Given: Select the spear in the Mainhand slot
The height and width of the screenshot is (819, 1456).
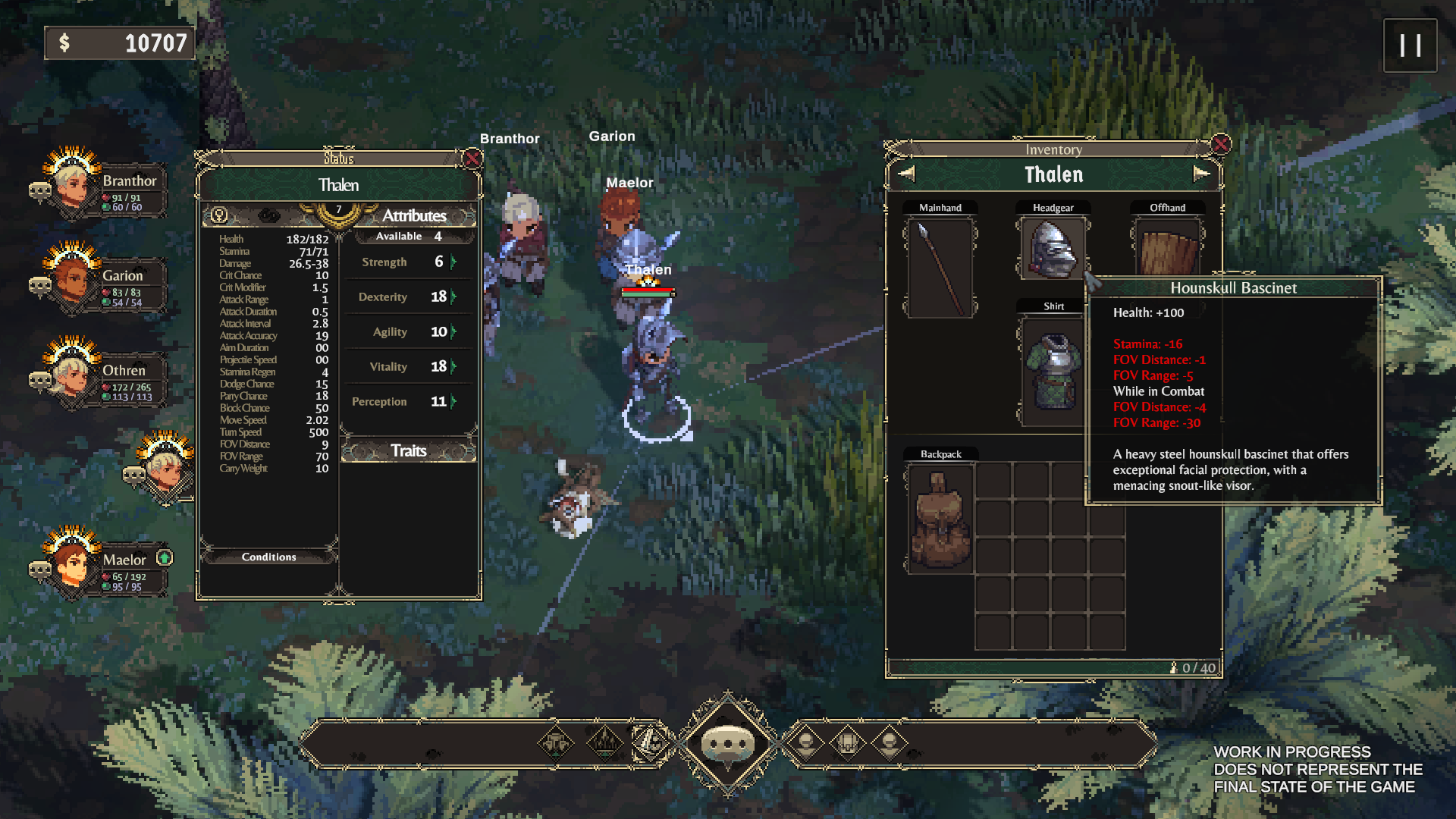Looking at the screenshot, I should [x=940, y=268].
